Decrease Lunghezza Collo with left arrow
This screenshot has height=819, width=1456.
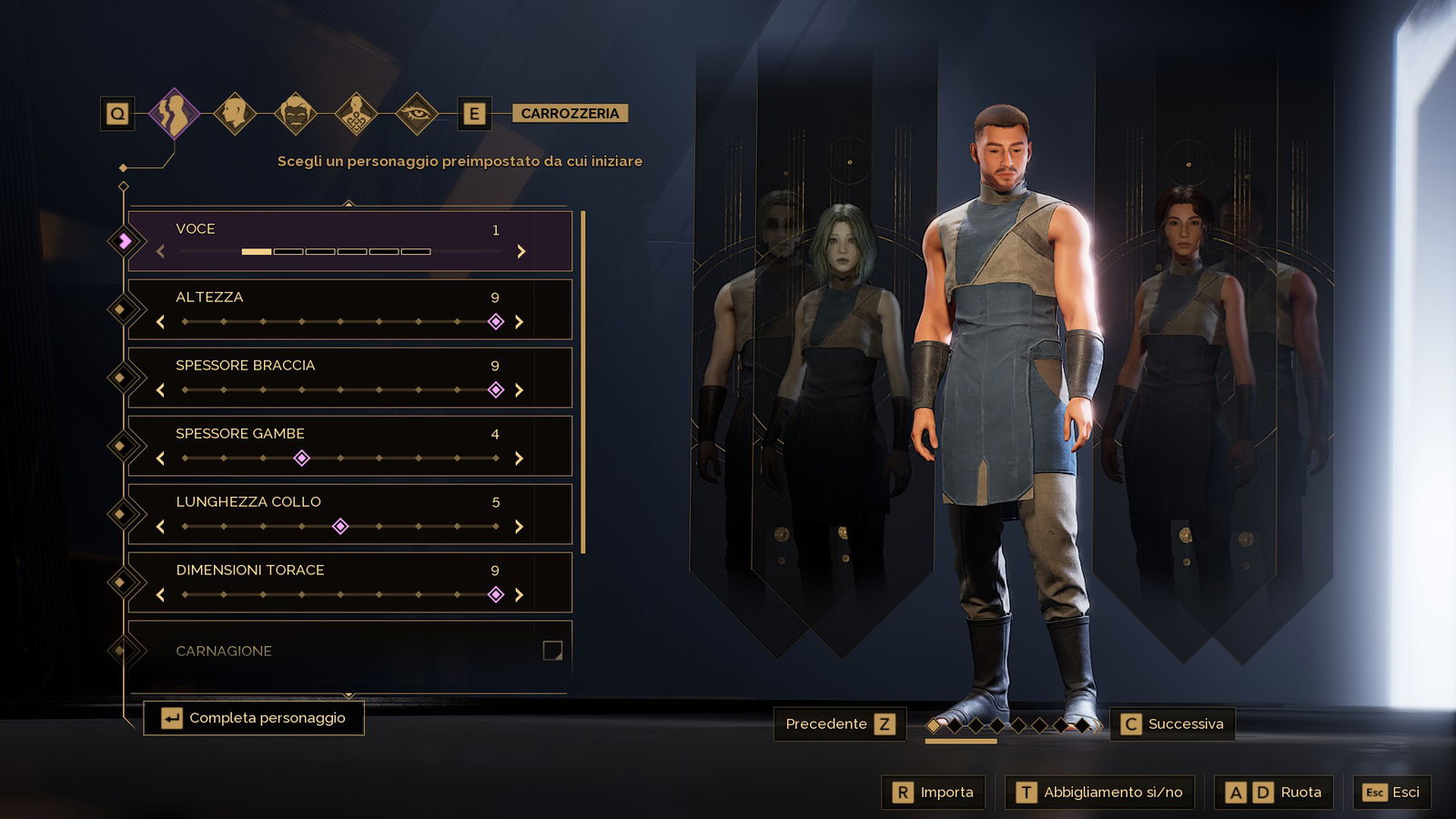pyautogui.click(x=161, y=527)
